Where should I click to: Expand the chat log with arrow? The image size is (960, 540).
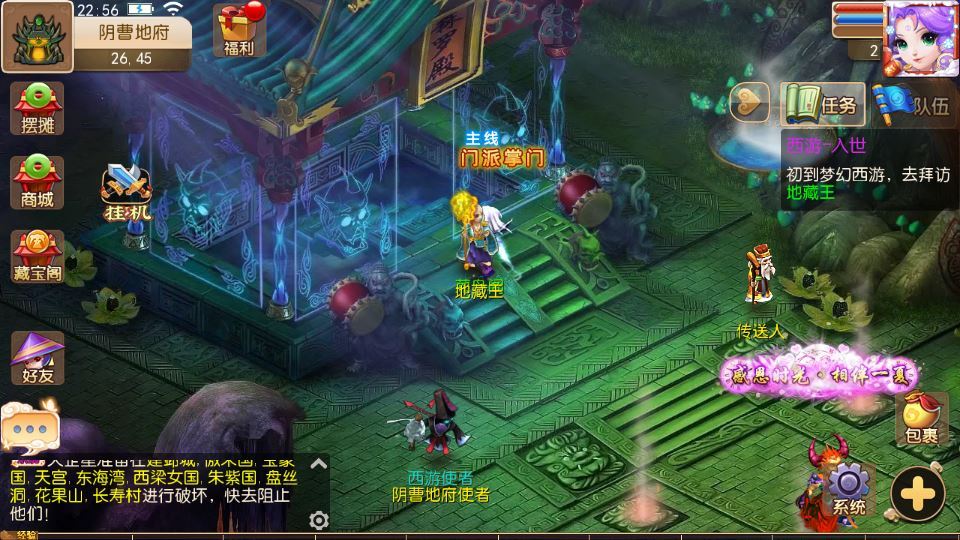pos(318,463)
